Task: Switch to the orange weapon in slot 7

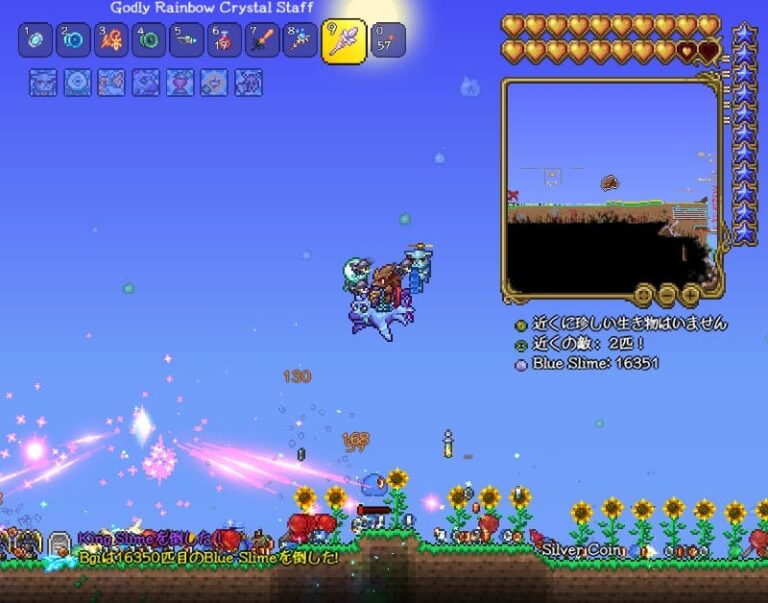Action: coord(263,41)
